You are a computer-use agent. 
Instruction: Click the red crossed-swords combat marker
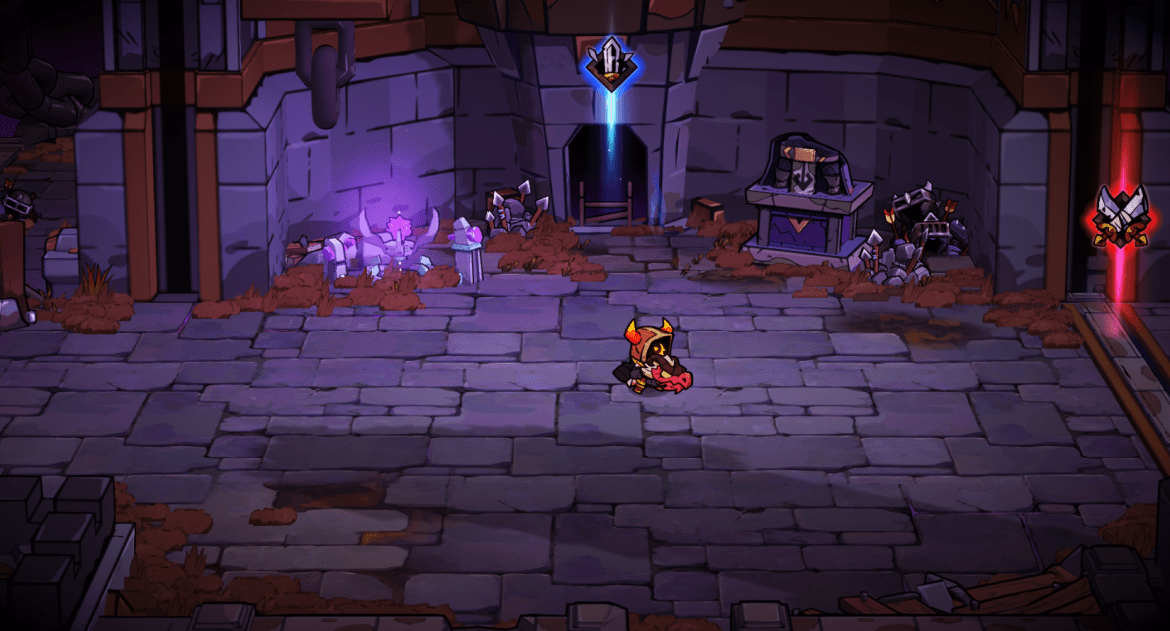pyautogui.click(x=1120, y=216)
